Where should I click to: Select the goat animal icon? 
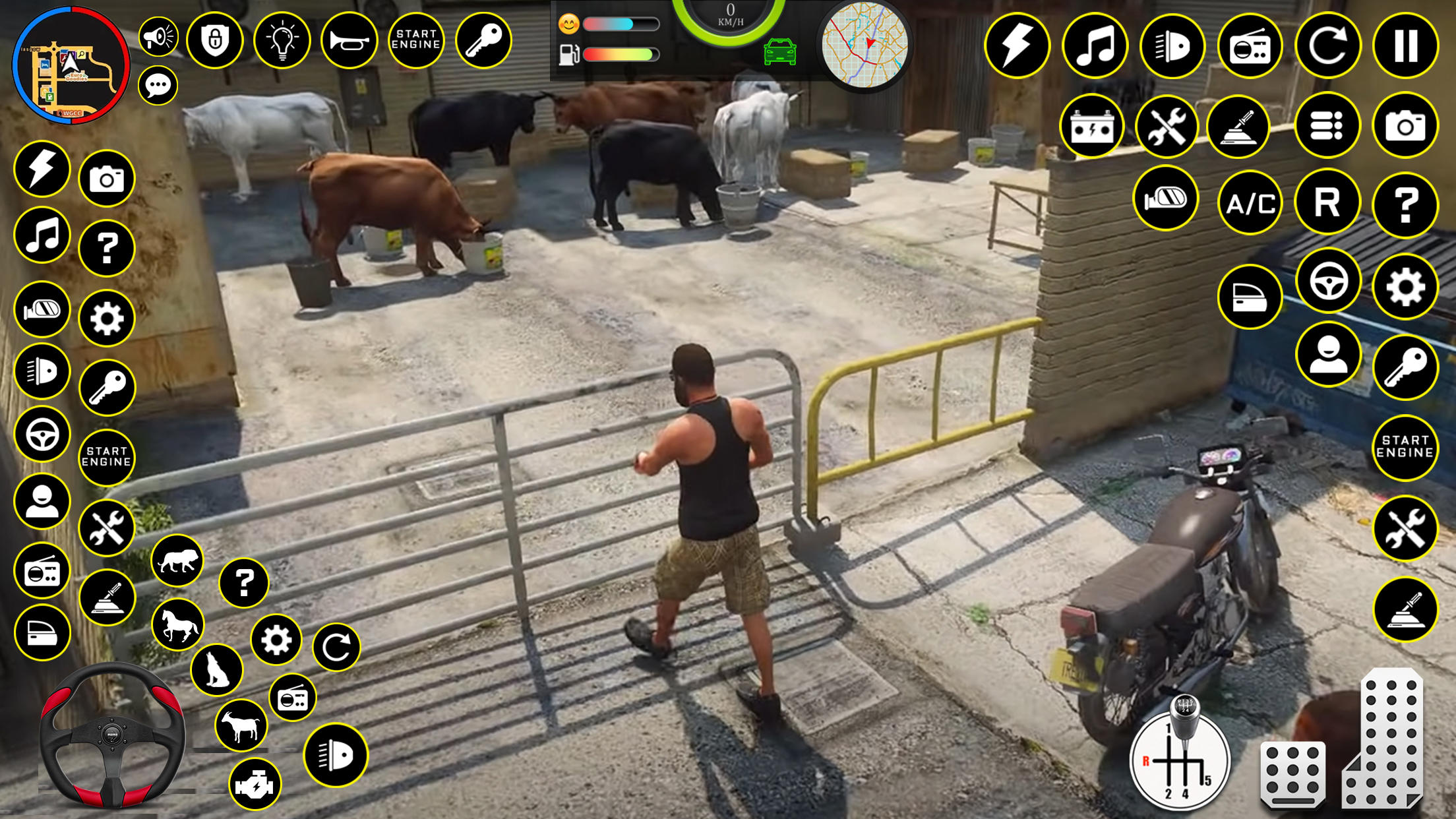(x=242, y=725)
